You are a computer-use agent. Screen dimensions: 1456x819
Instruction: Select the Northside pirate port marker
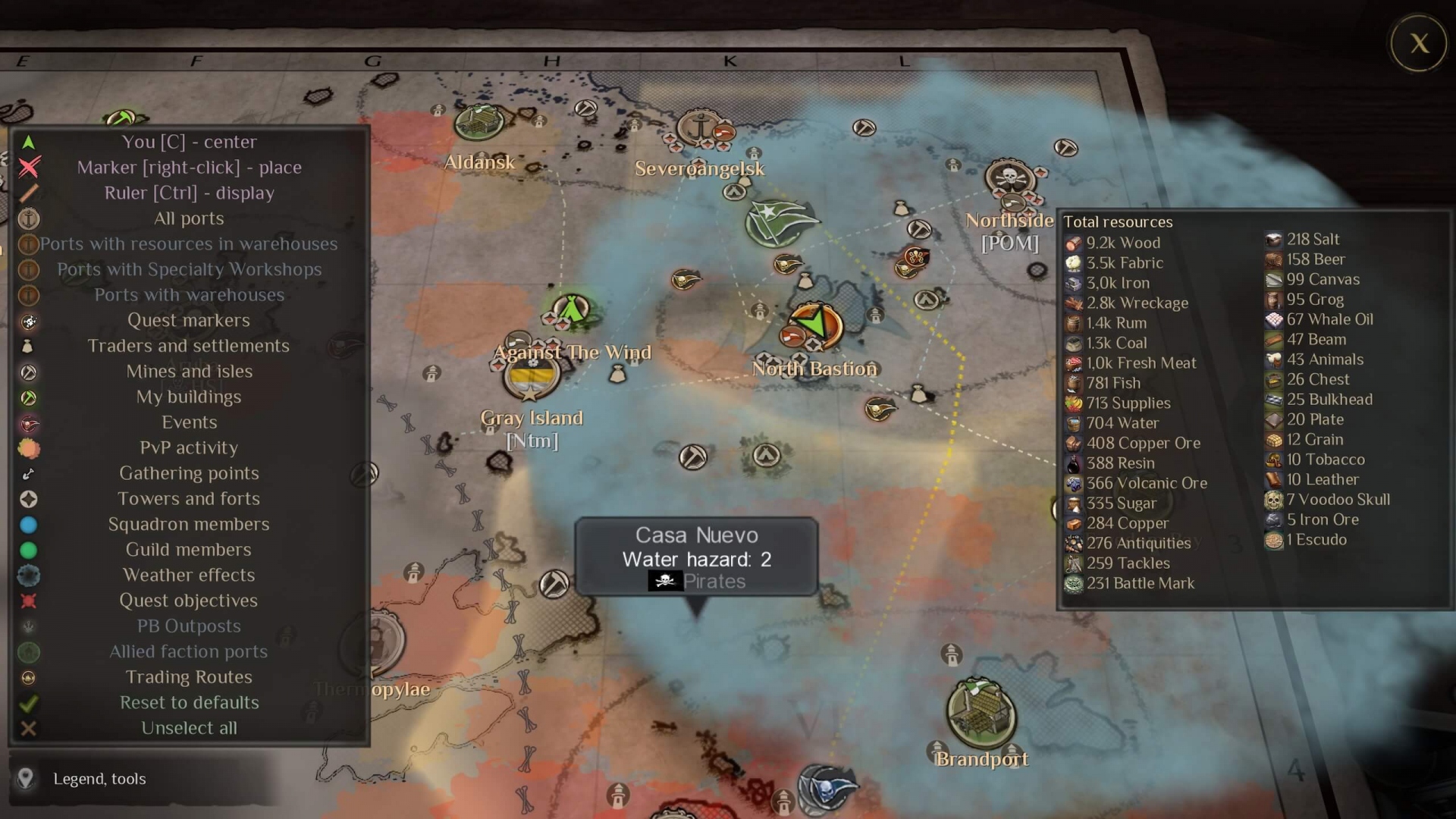(1009, 177)
